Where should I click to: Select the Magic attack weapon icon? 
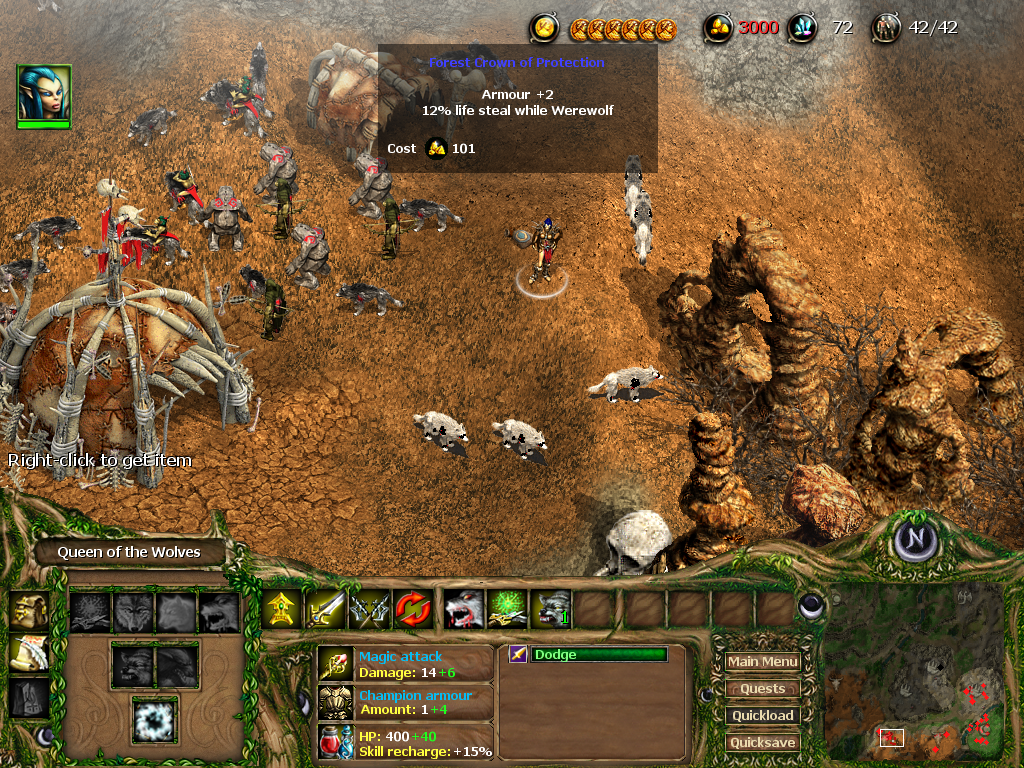point(335,664)
